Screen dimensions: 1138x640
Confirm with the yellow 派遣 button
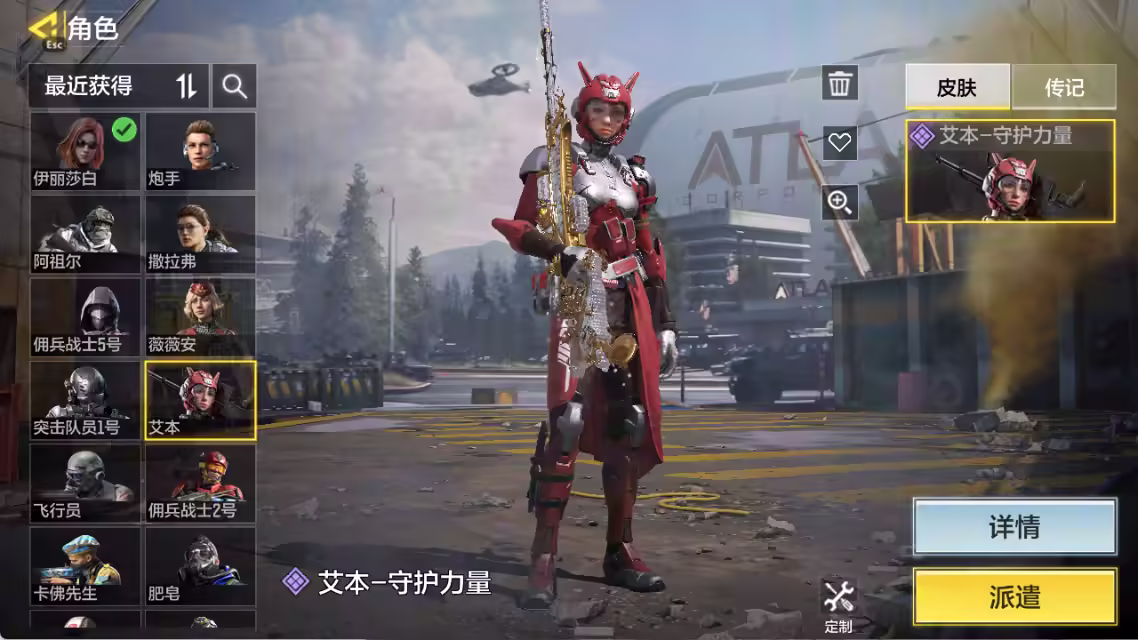(x=1014, y=597)
